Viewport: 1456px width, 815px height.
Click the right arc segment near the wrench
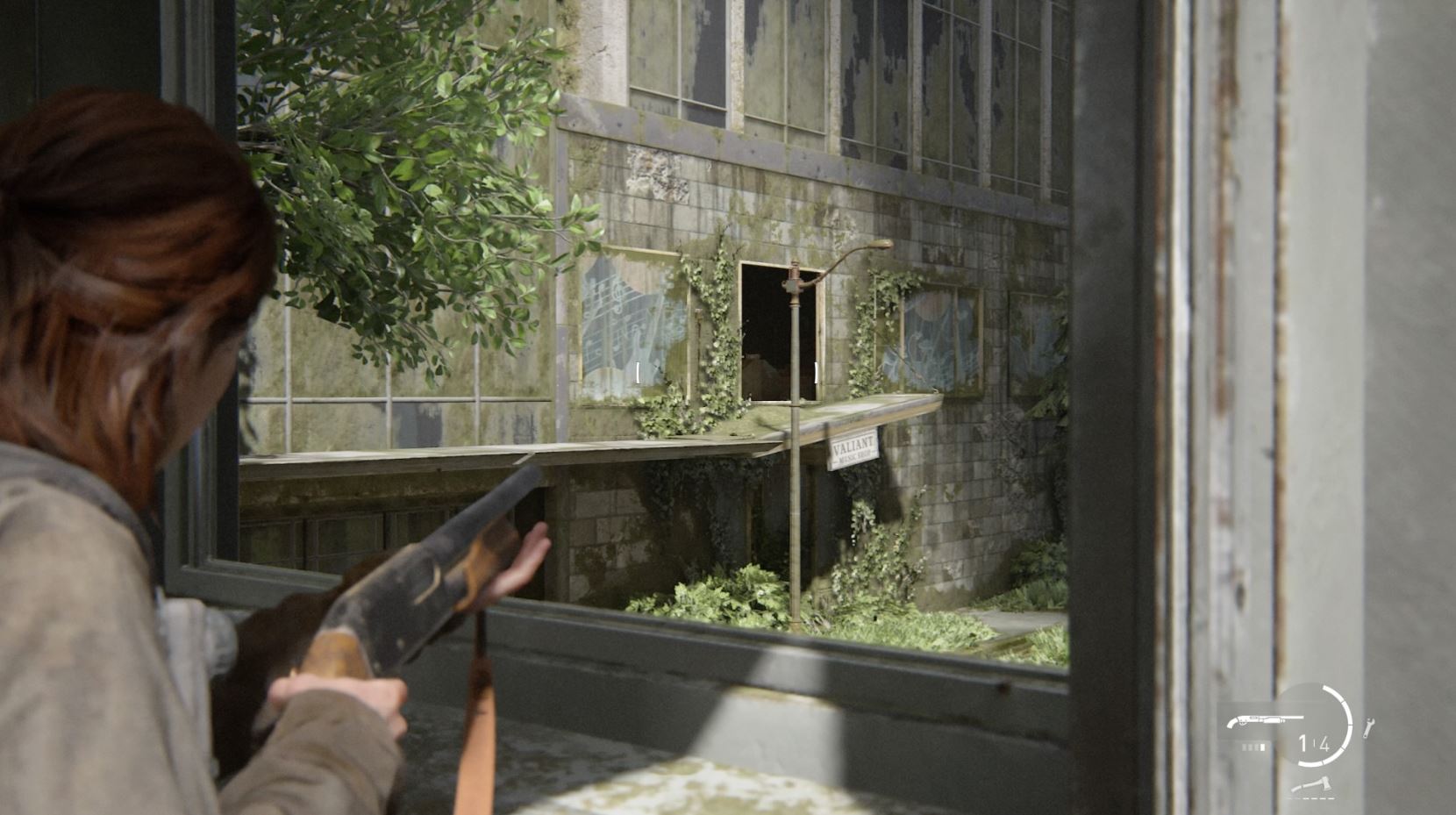(x=1350, y=725)
